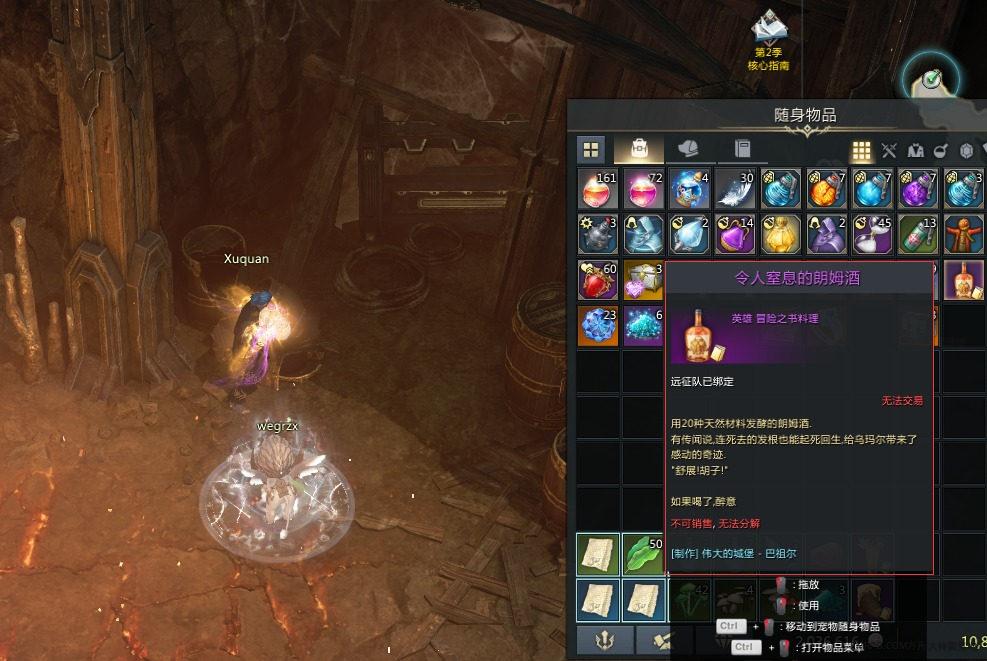Select the red potion stack of 161
The height and width of the screenshot is (661, 987).
pos(597,189)
